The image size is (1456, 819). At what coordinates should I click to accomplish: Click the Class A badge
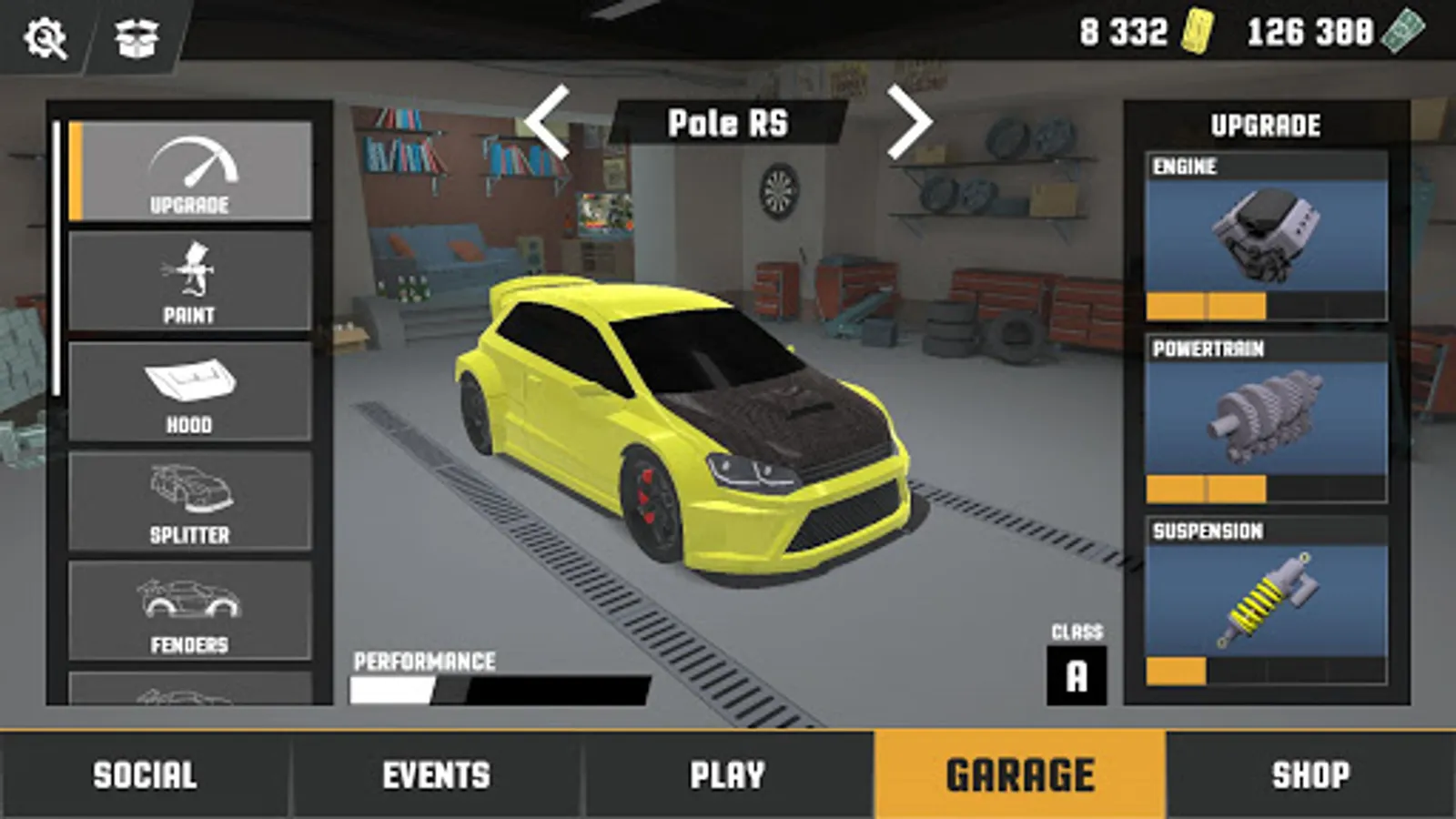coord(1077,673)
